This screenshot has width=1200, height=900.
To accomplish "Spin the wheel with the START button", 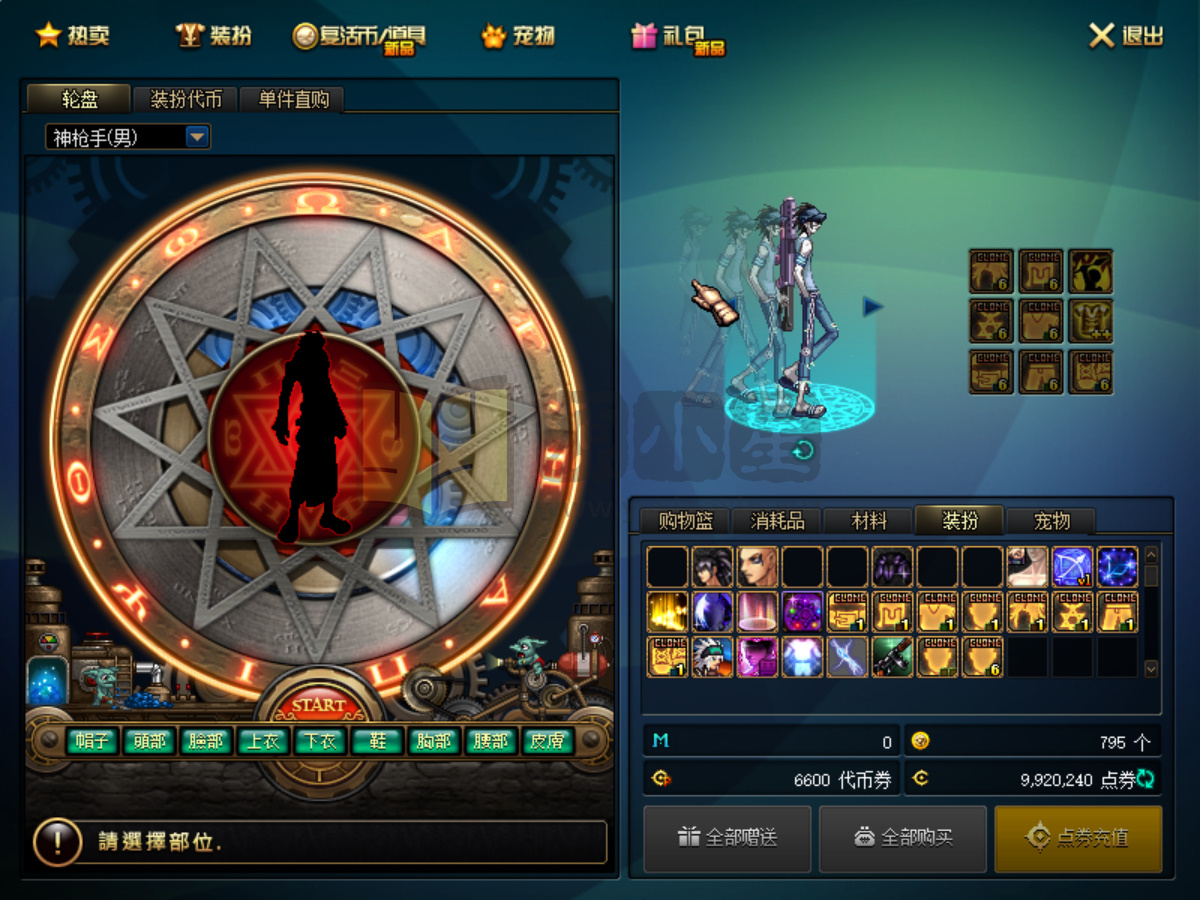I will click(x=319, y=706).
